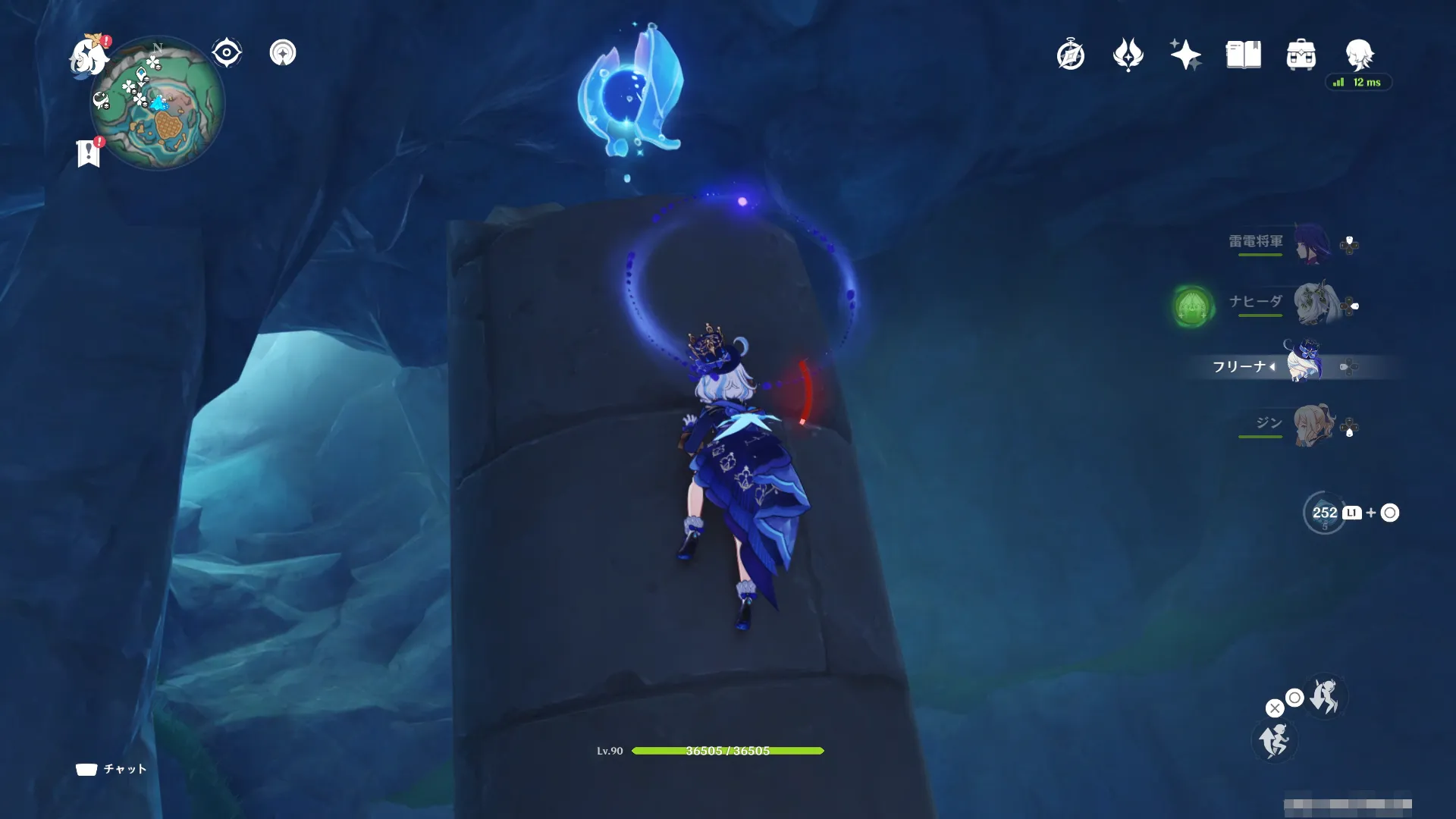This screenshot has width=1456, height=819.
Task: Open the character profile head icon
Action: tap(1358, 54)
